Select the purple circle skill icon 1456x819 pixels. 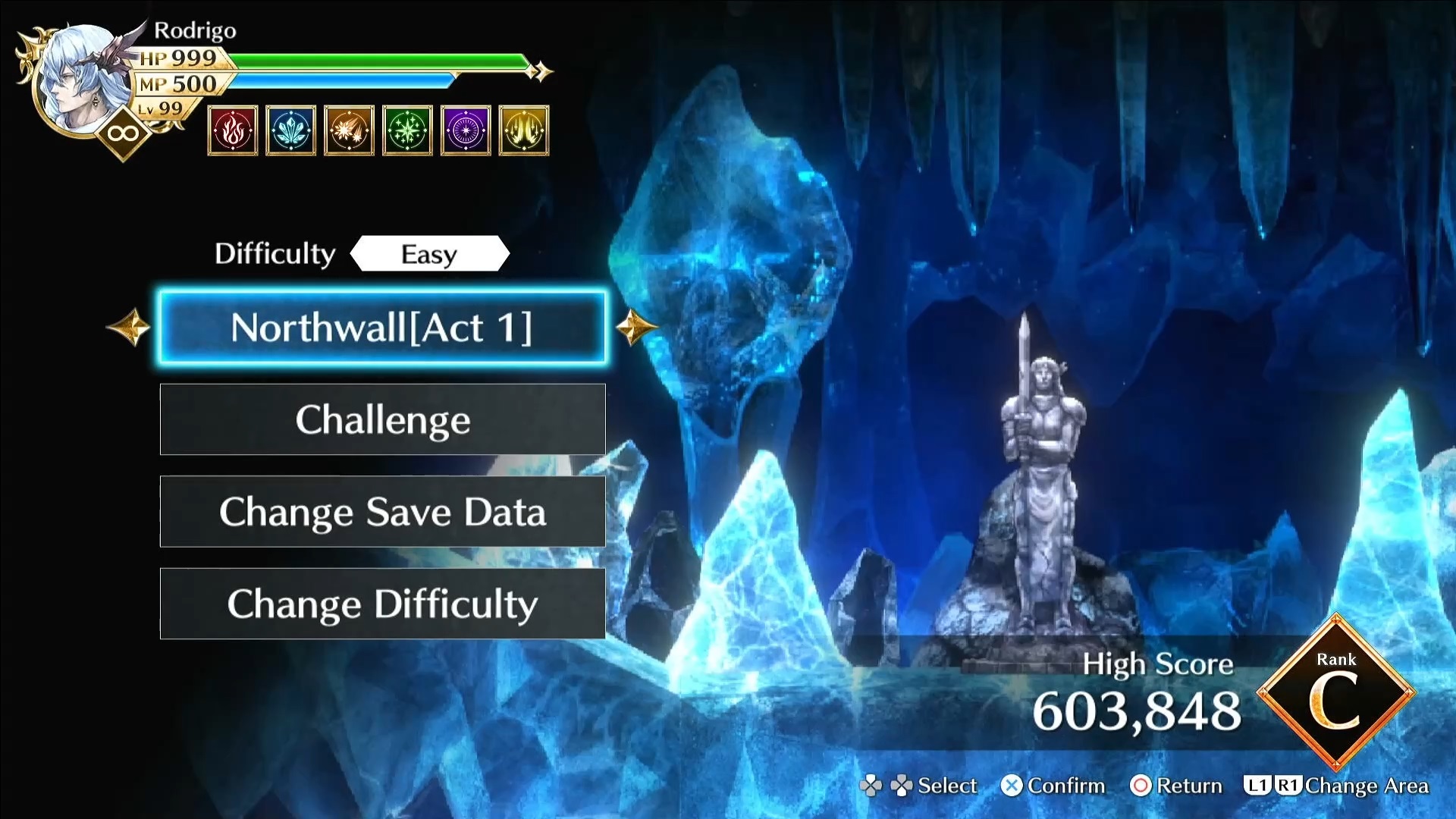[466, 131]
